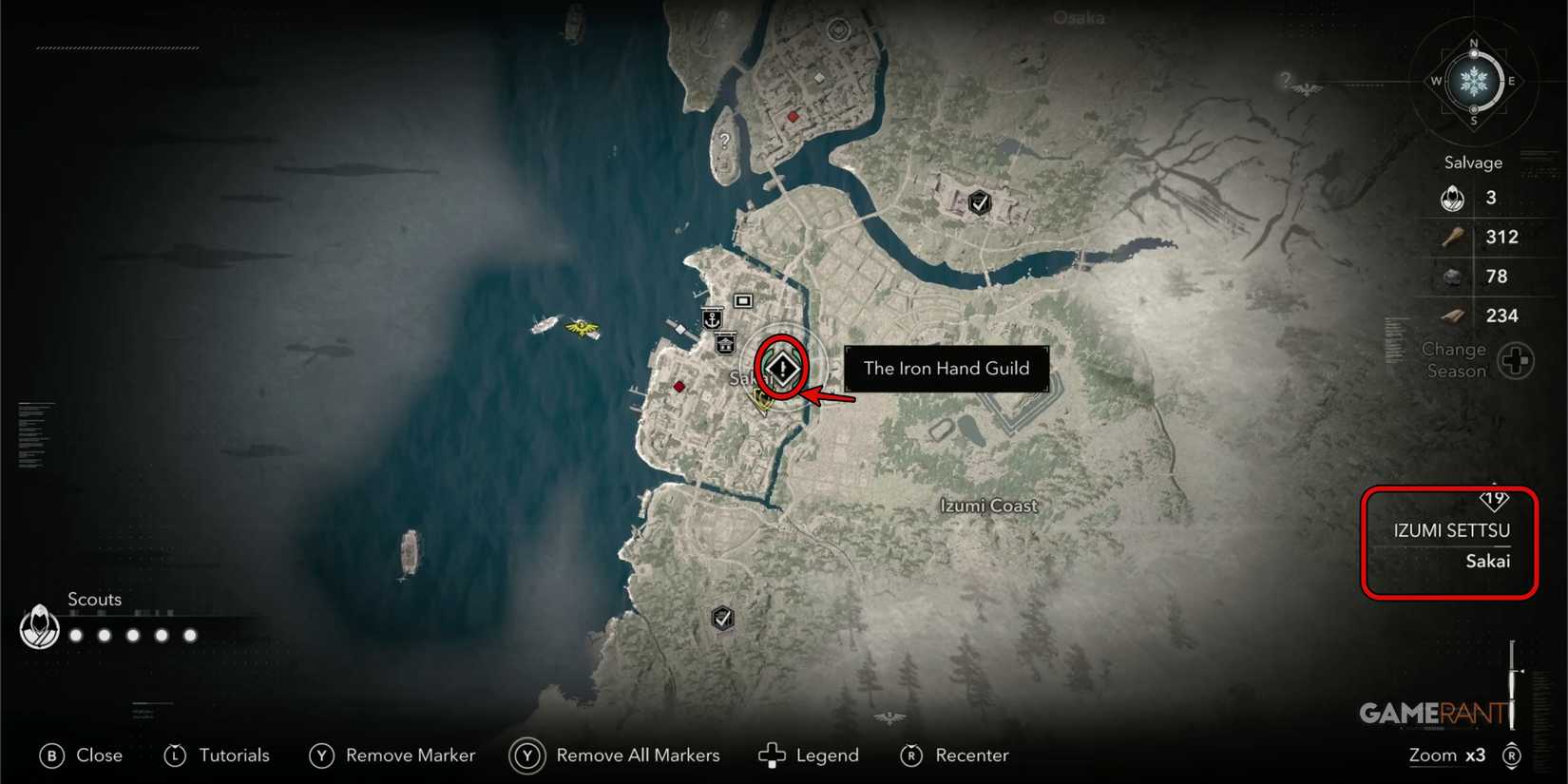The width and height of the screenshot is (1568, 784).
Task: Click the anchor harbor icon in Sakai
Action: (x=712, y=317)
